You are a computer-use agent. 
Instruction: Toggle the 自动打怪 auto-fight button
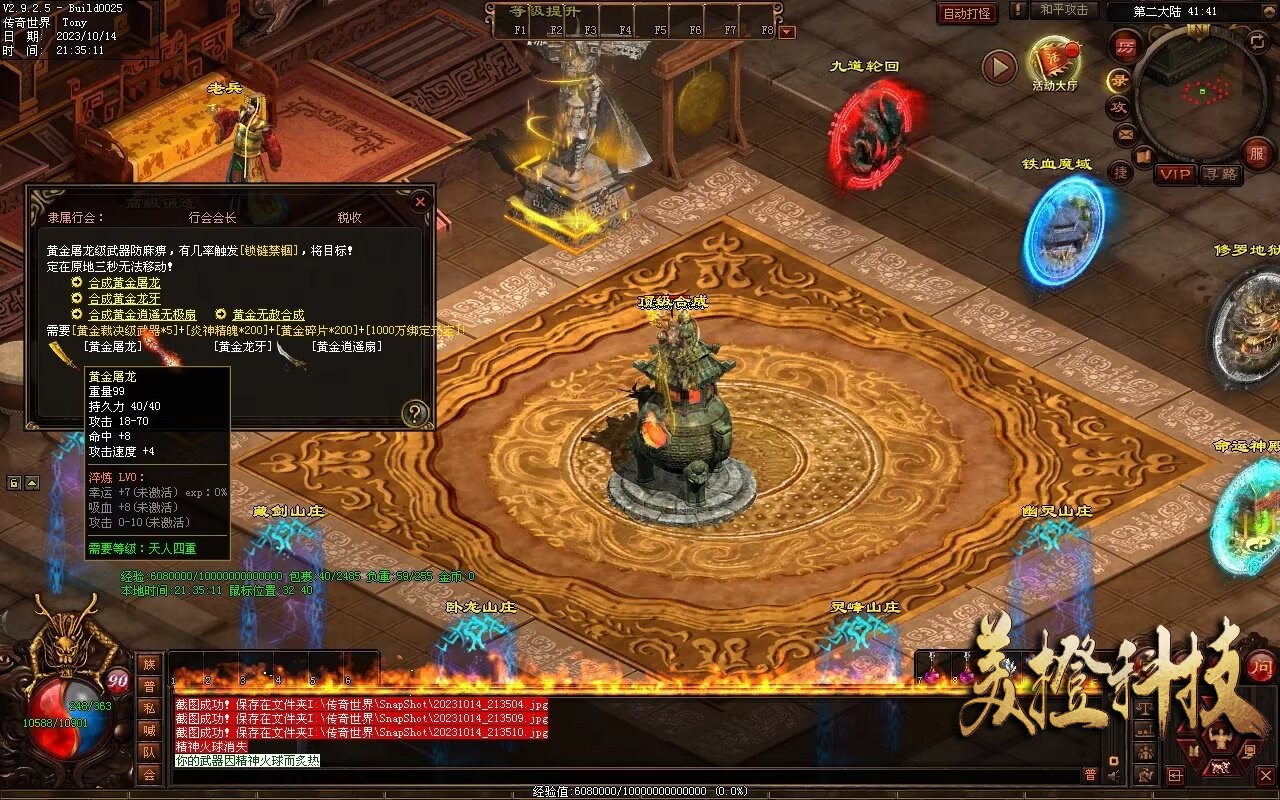(967, 14)
